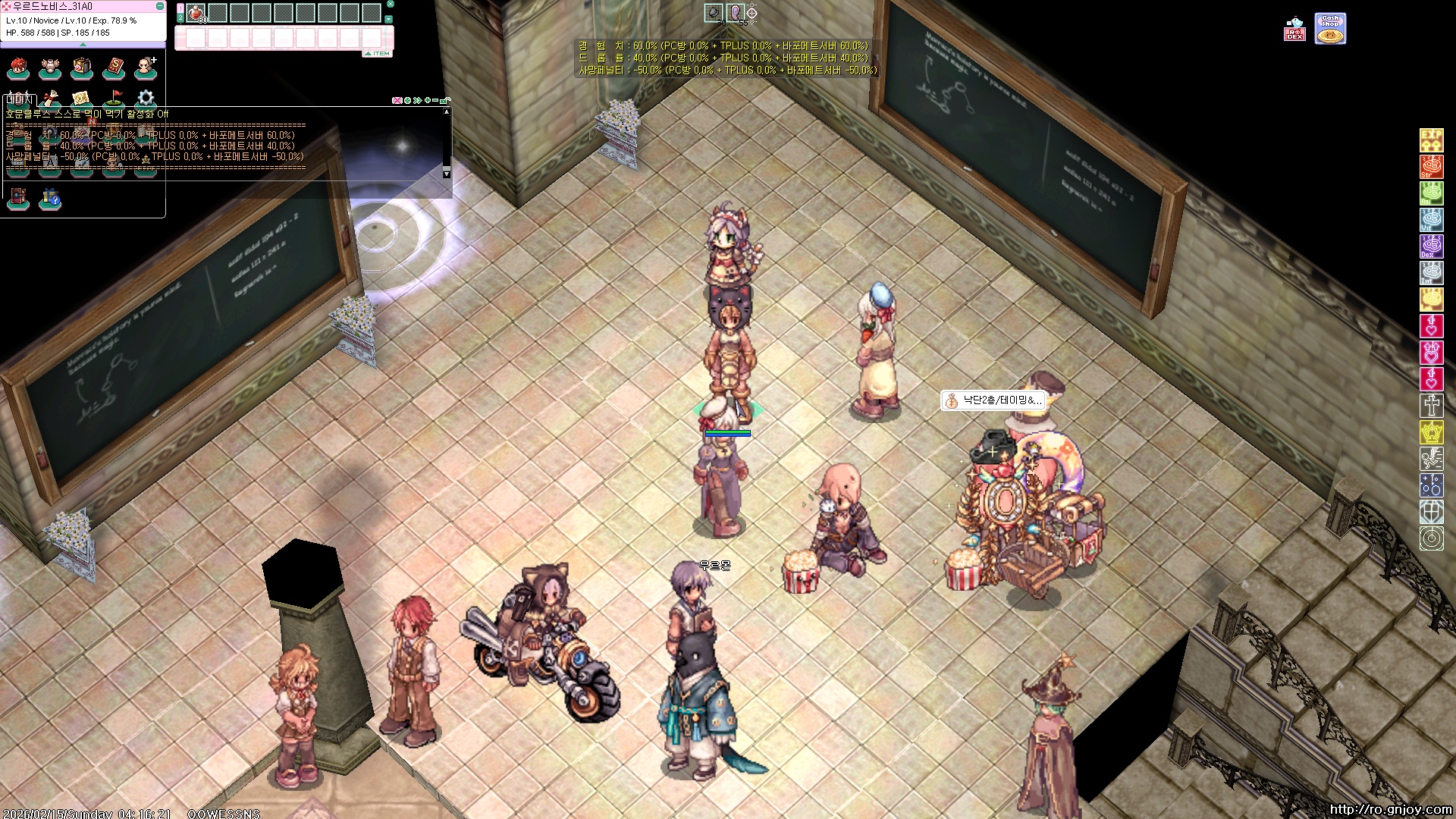Click the chat window green plus button
This screenshot has height=819, width=1456.
(x=428, y=100)
